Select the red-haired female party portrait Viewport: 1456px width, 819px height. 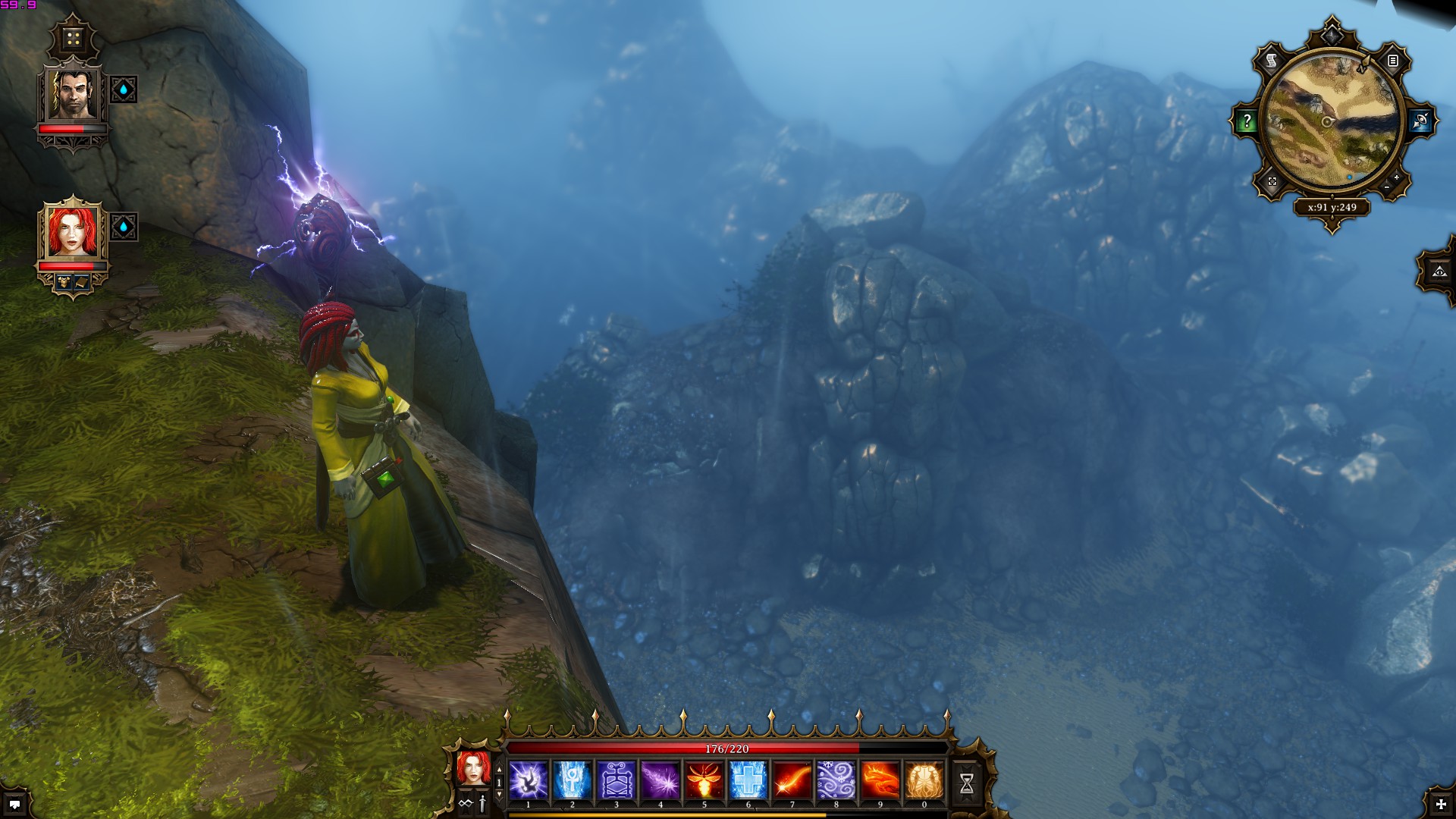click(73, 231)
